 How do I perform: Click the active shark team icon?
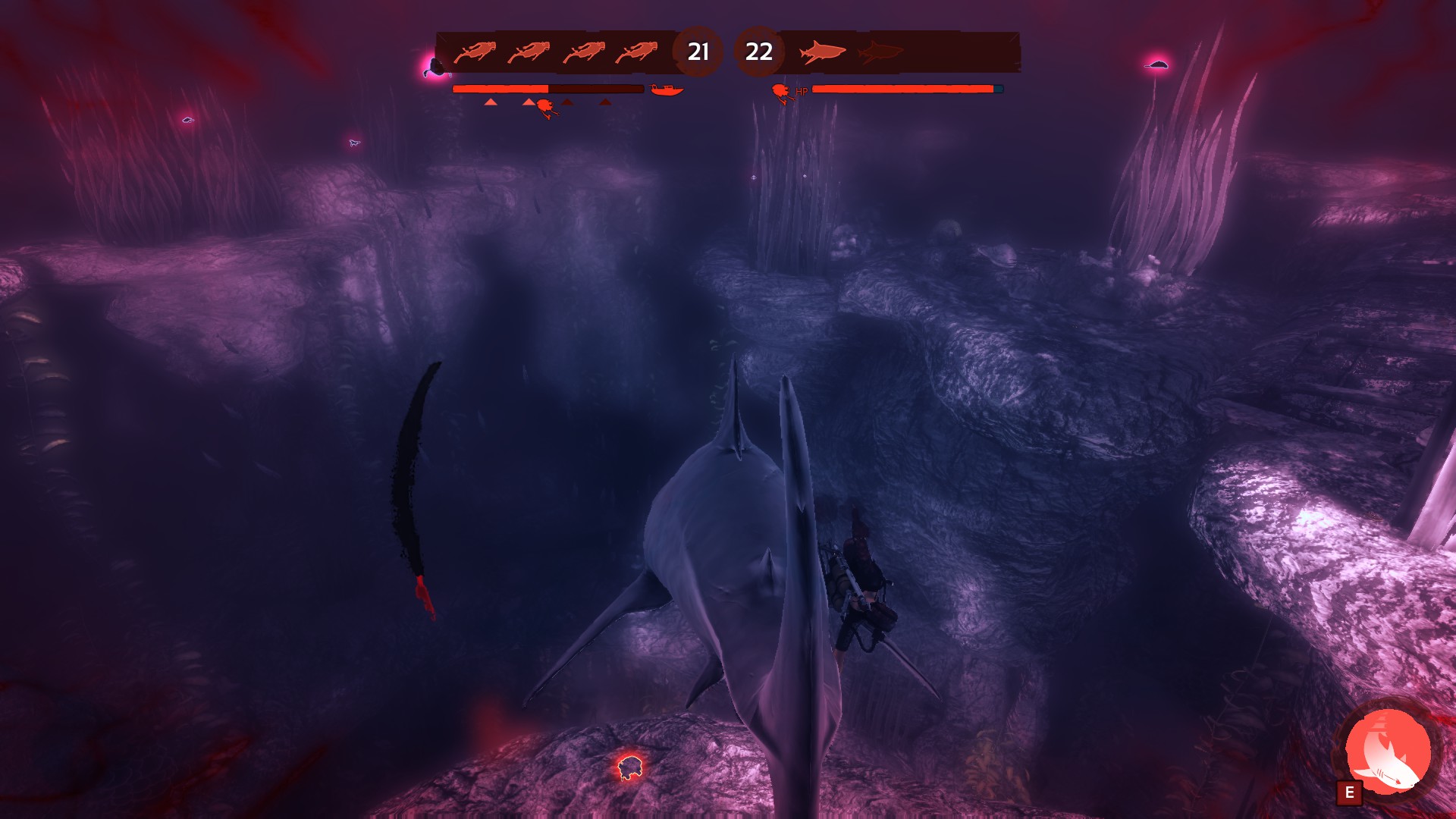coord(823,52)
